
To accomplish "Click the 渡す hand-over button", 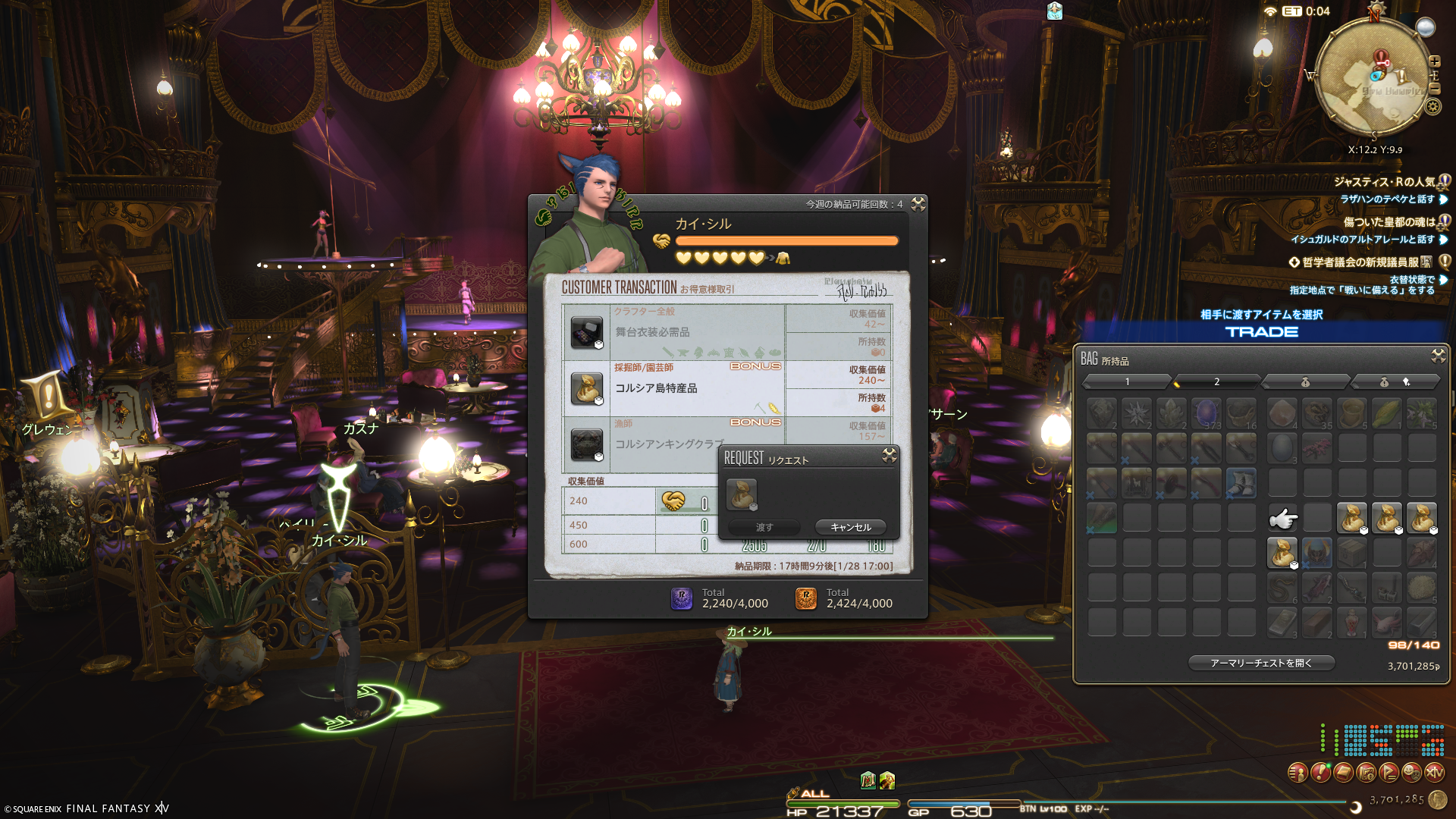I will click(764, 527).
